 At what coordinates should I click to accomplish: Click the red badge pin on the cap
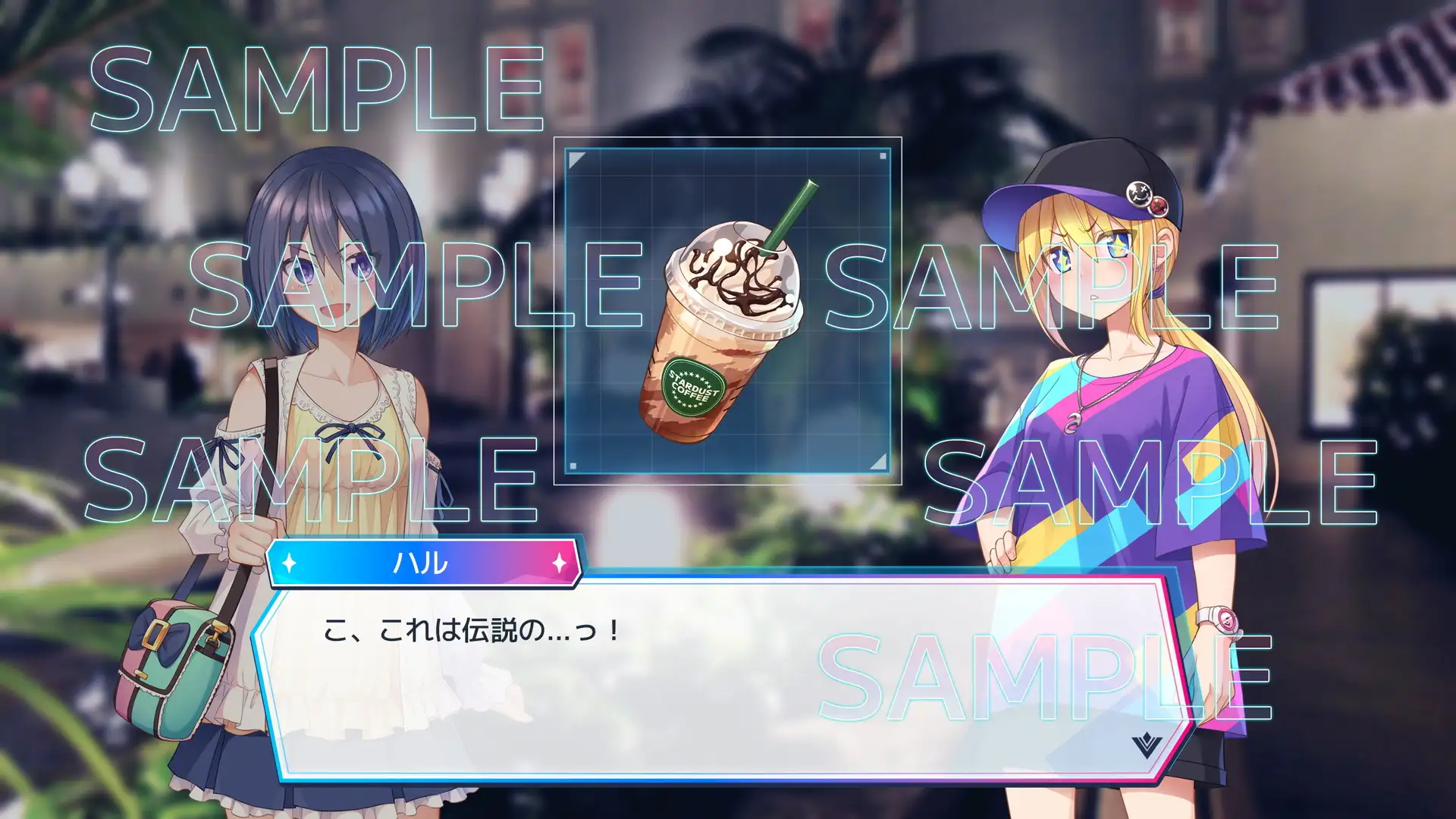[1158, 206]
